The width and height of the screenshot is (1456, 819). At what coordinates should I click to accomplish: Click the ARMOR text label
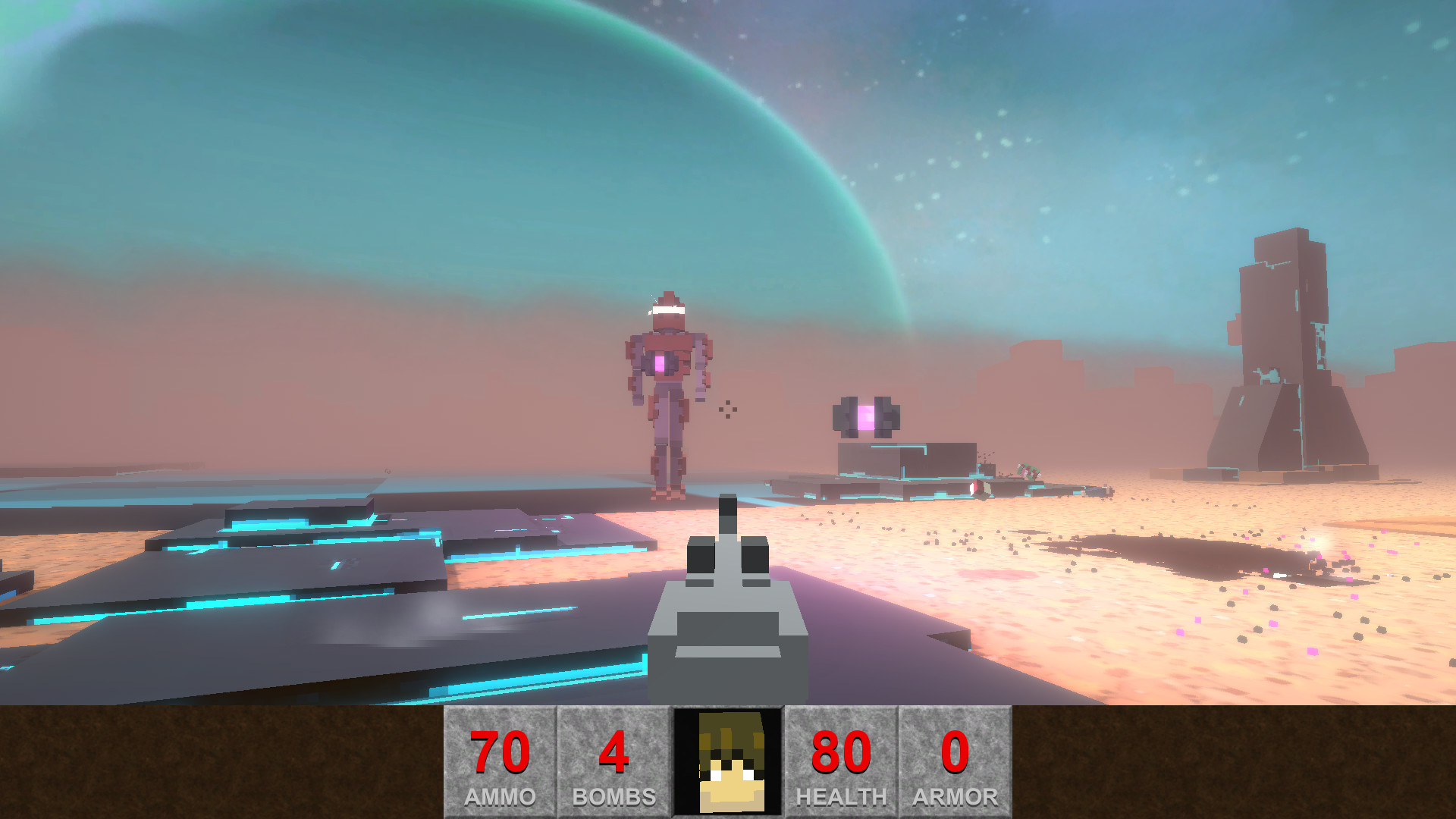955,796
